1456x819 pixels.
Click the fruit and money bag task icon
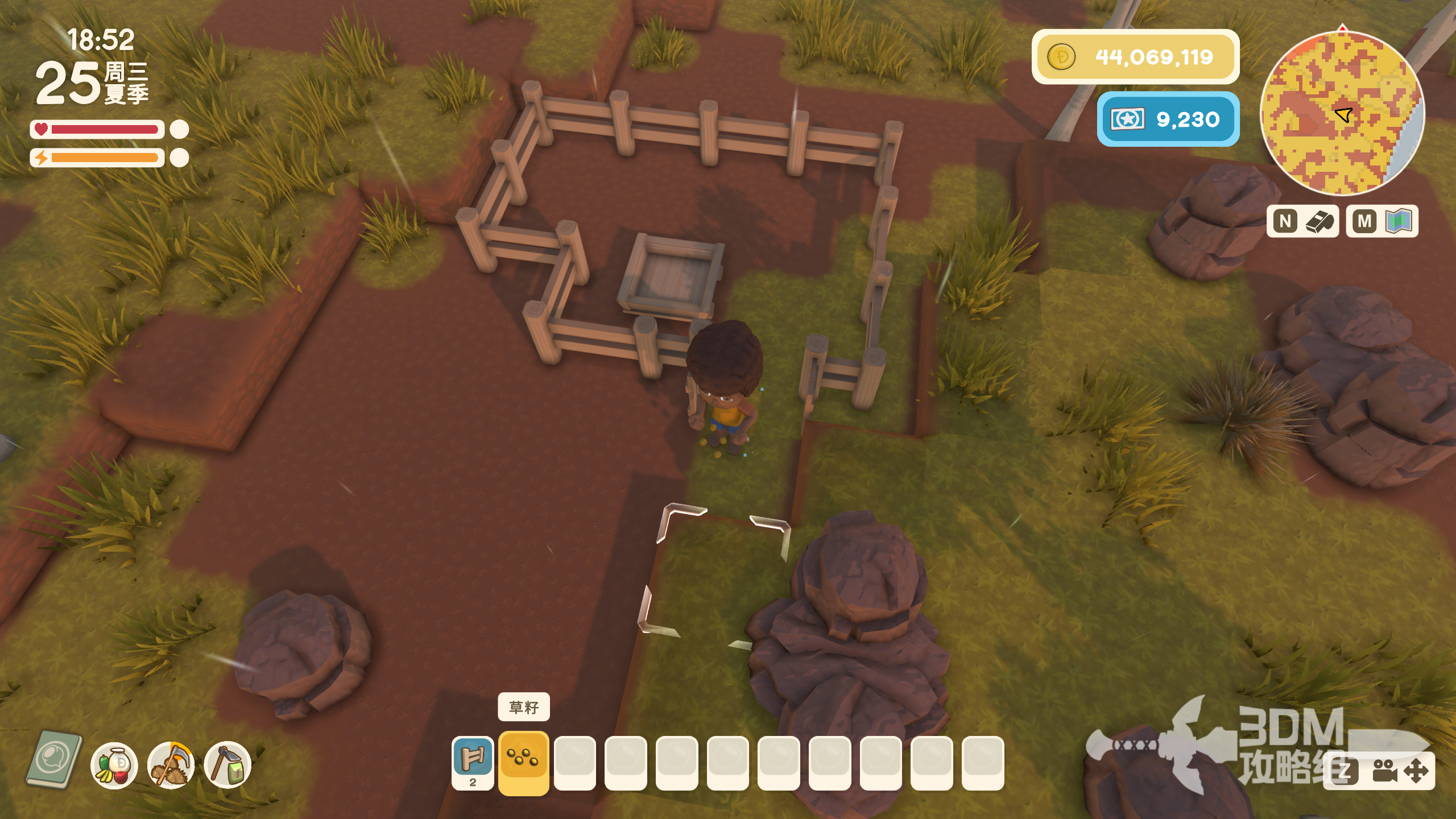click(114, 766)
